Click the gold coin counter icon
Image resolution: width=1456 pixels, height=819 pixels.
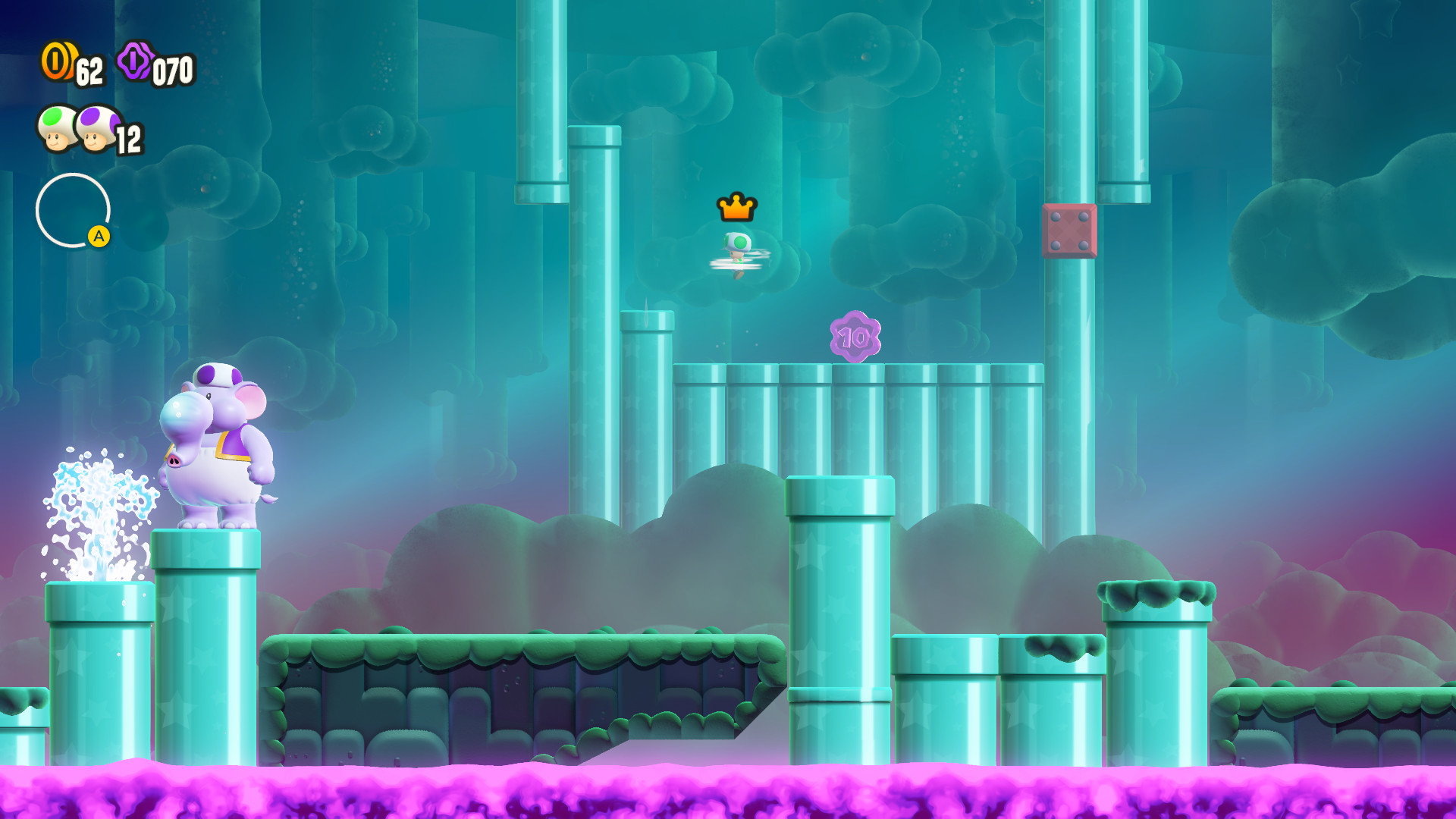(59, 62)
